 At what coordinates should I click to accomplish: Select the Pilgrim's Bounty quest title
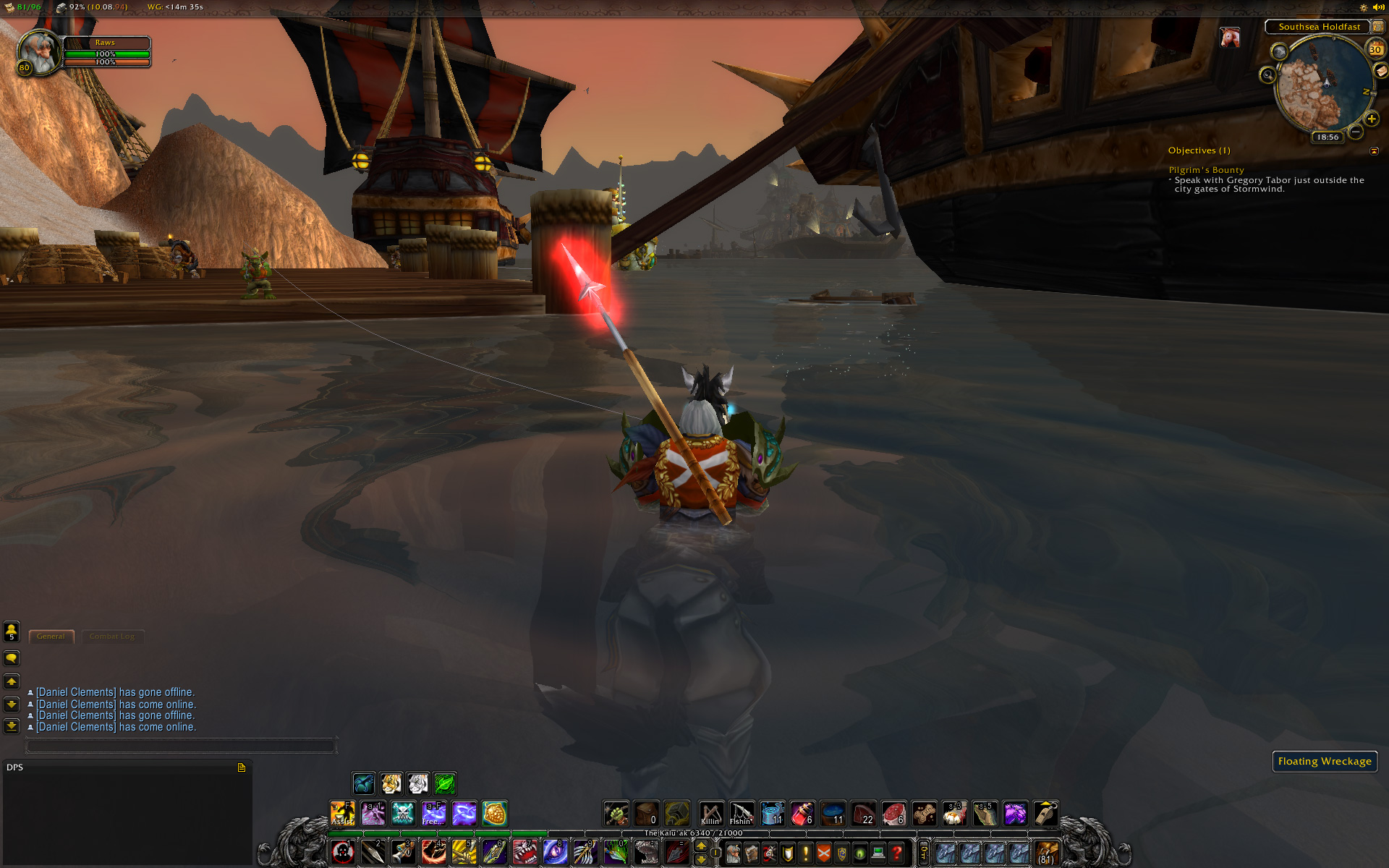click(1206, 170)
